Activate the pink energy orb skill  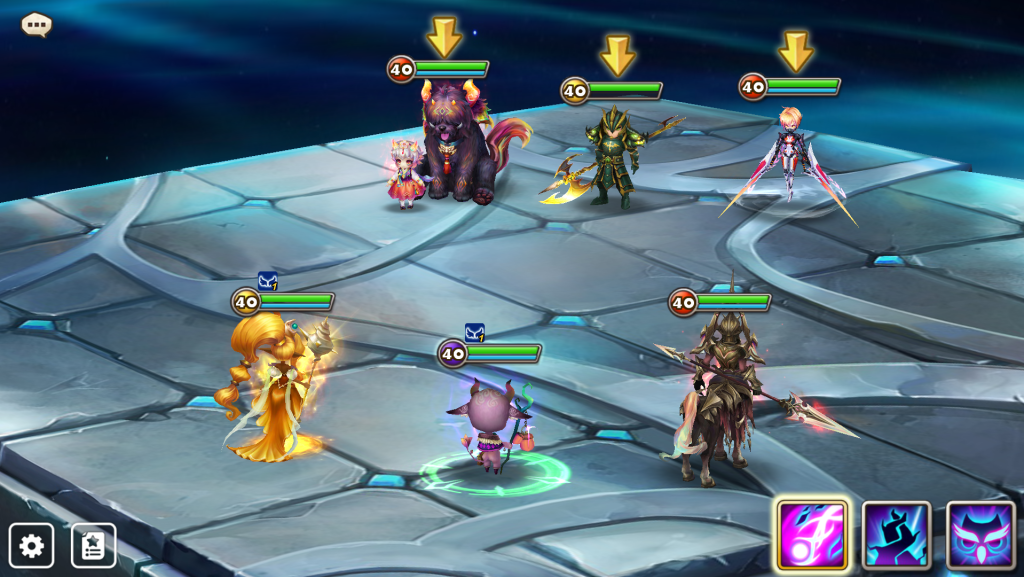point(812,535)
